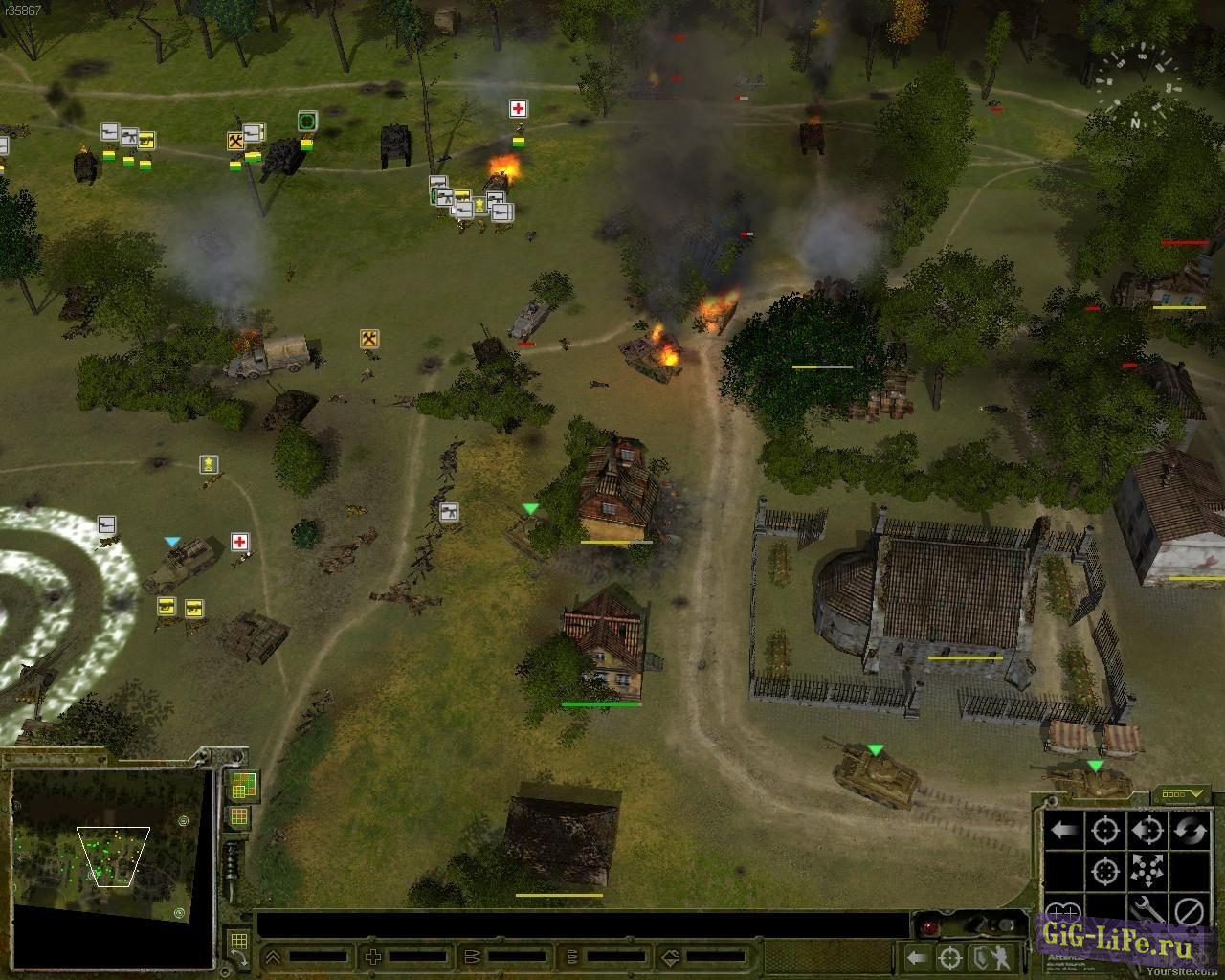Image resolution: width=1225 pixels, height=980 pixels.
Task: Activate the attack-move arrow-and-crosshair command
Action: click(x=1147, y=830)
